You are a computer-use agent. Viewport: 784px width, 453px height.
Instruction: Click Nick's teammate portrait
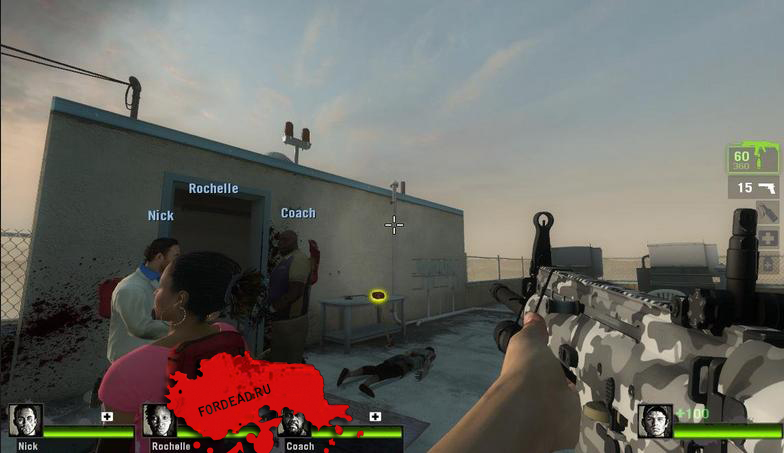25,420
